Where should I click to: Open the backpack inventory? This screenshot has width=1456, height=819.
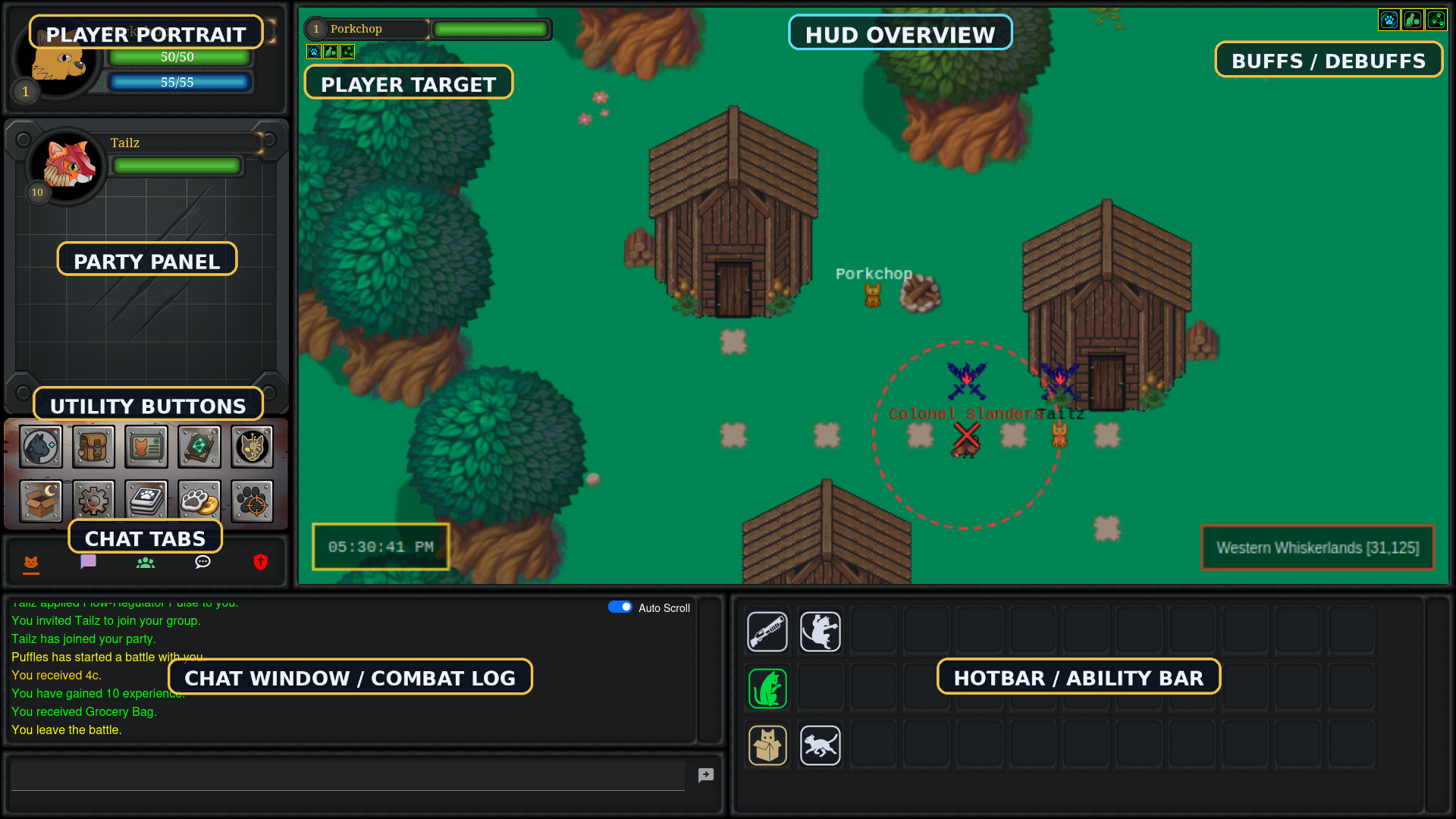click(93, 447)
